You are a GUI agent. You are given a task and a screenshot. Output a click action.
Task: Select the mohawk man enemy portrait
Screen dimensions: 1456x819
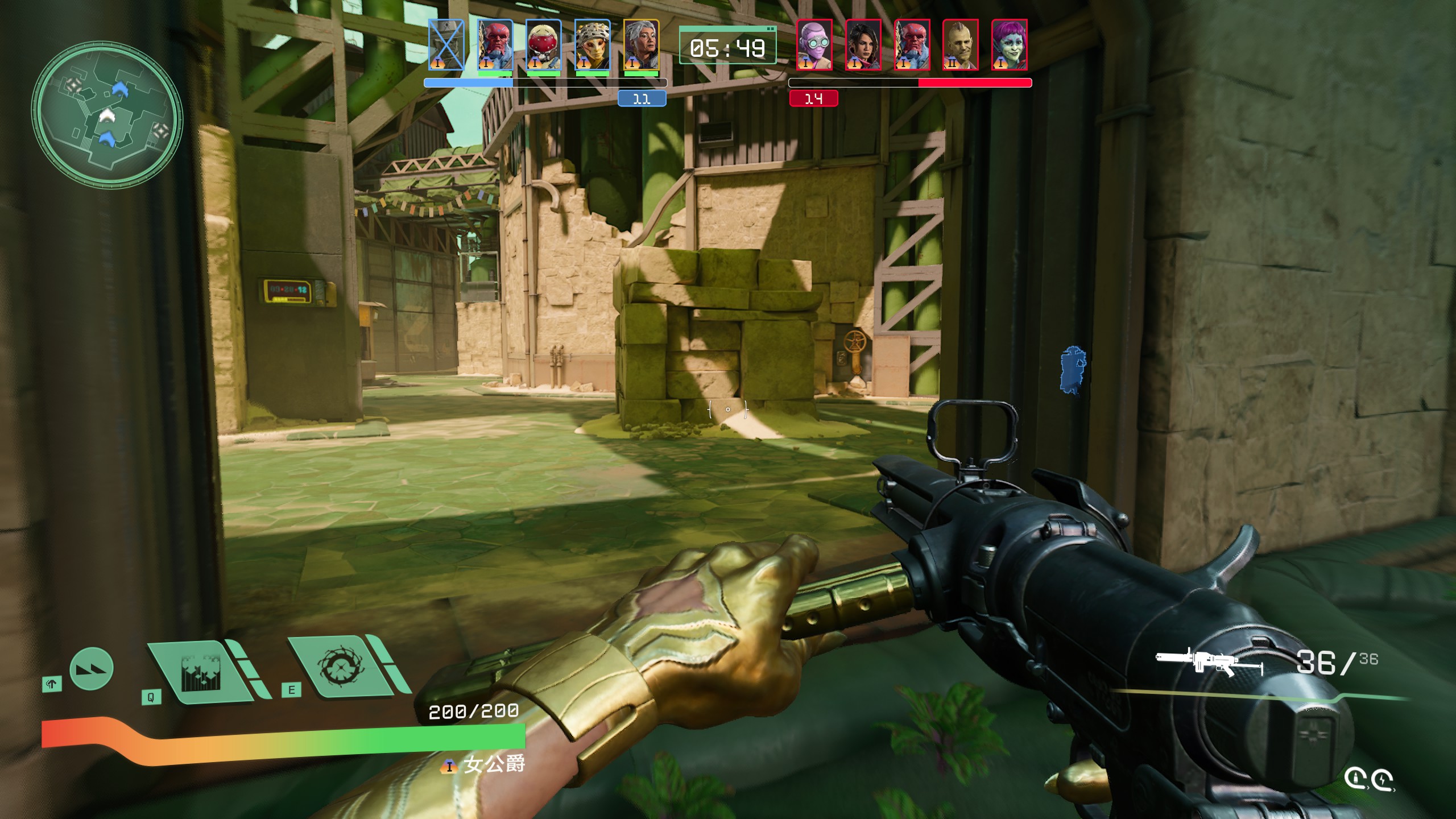(960, 45)
